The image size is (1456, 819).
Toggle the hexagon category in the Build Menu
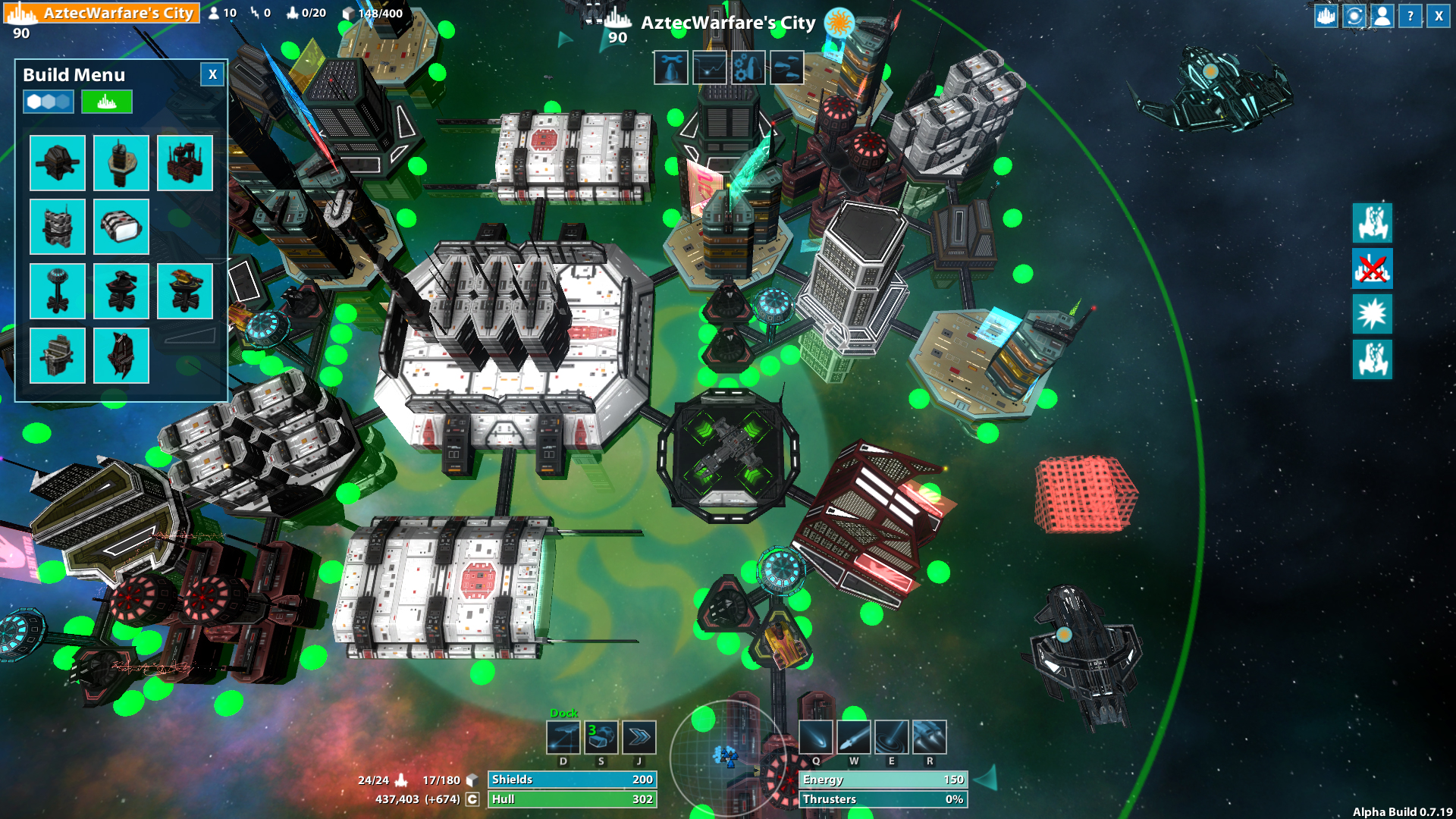click(x=47, y=101)
